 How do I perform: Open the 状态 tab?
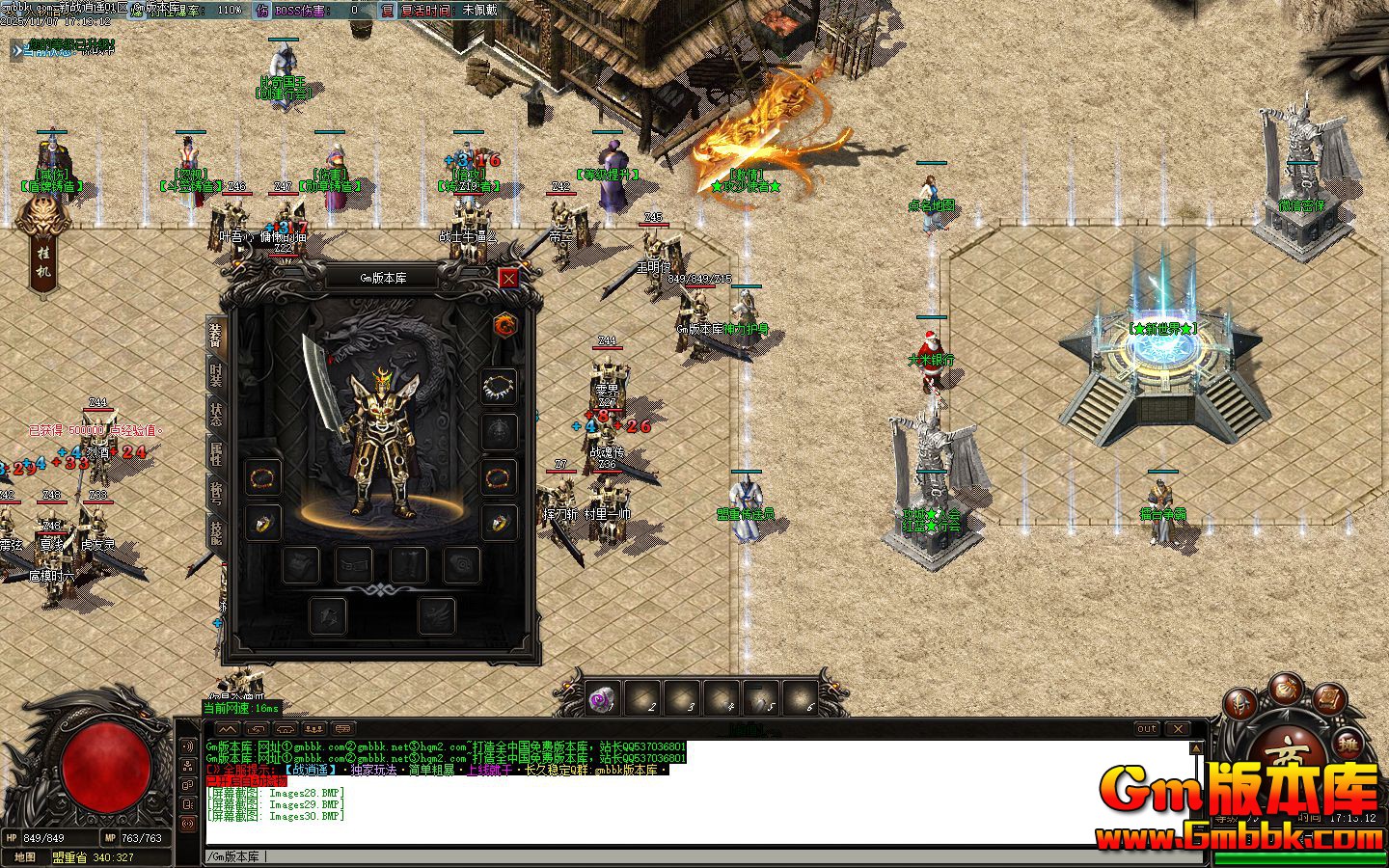[215, 413]
